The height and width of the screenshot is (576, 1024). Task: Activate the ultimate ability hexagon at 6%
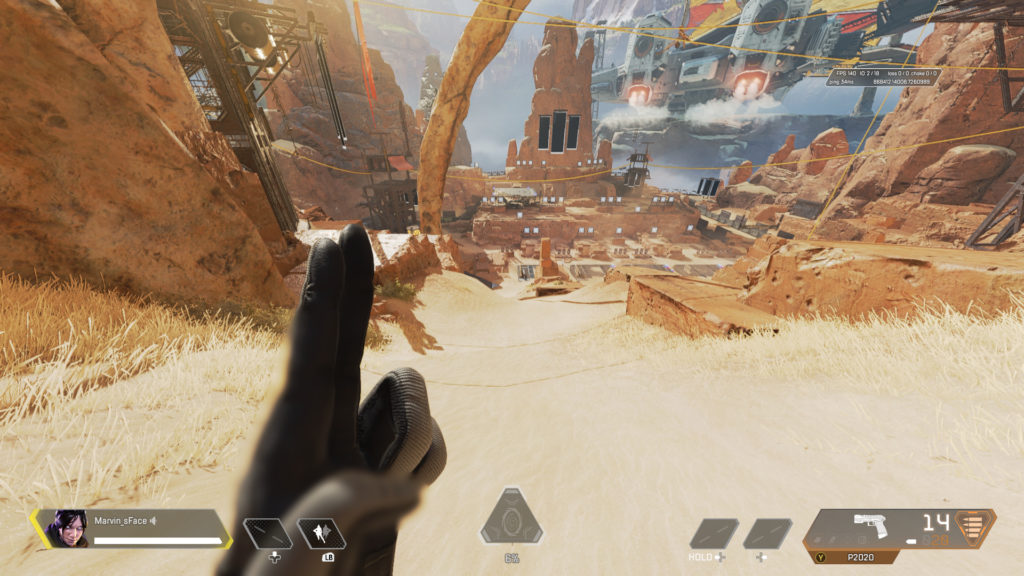click(x=512, y=520)
